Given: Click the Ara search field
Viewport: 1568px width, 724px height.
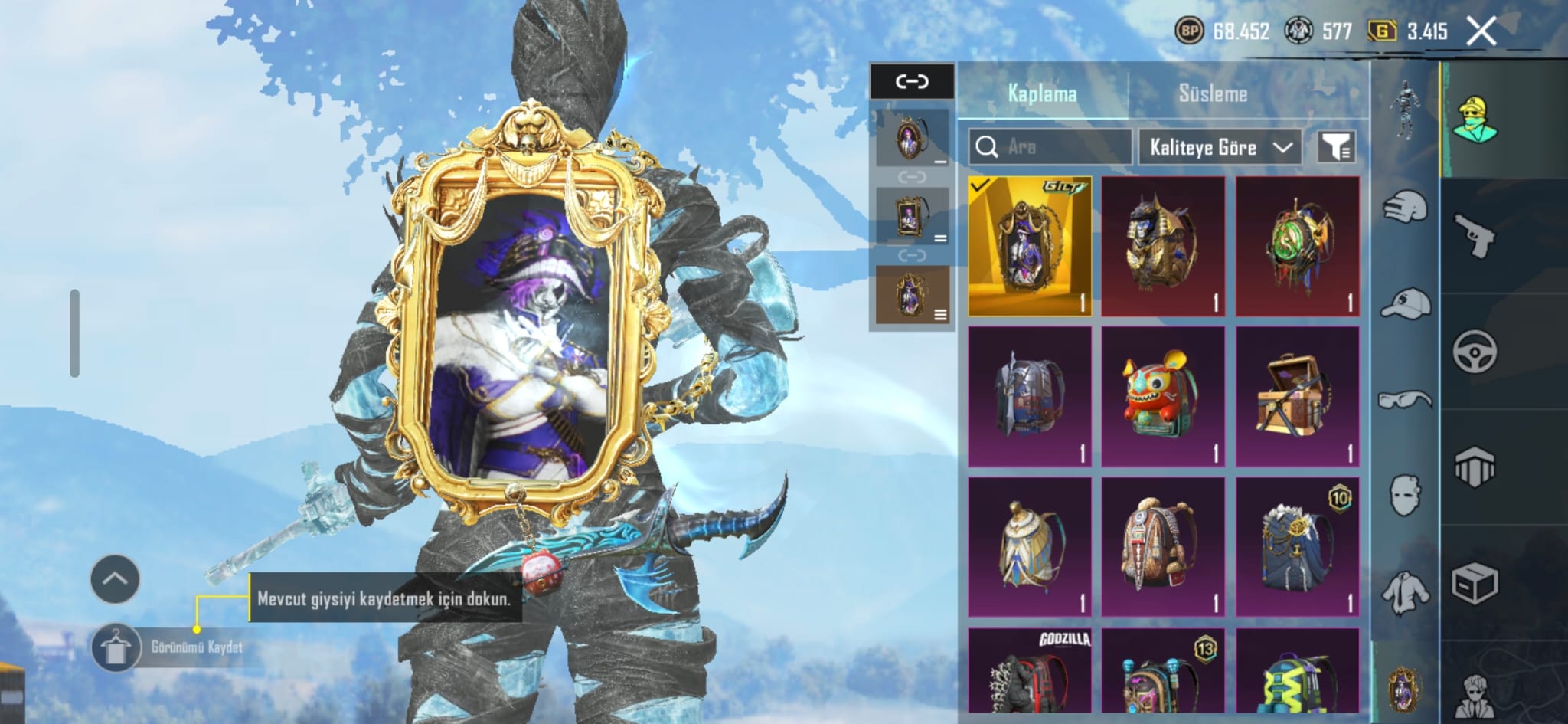Looking at the screenshot, I should coord(1050,147).
